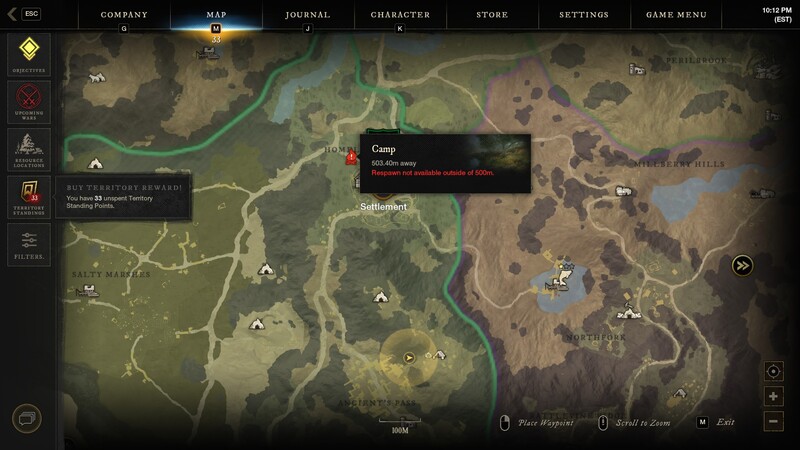The width and height of the screenshot is (800, 450).
Task: Zoom out with the minus button
Action: [774, 421]
